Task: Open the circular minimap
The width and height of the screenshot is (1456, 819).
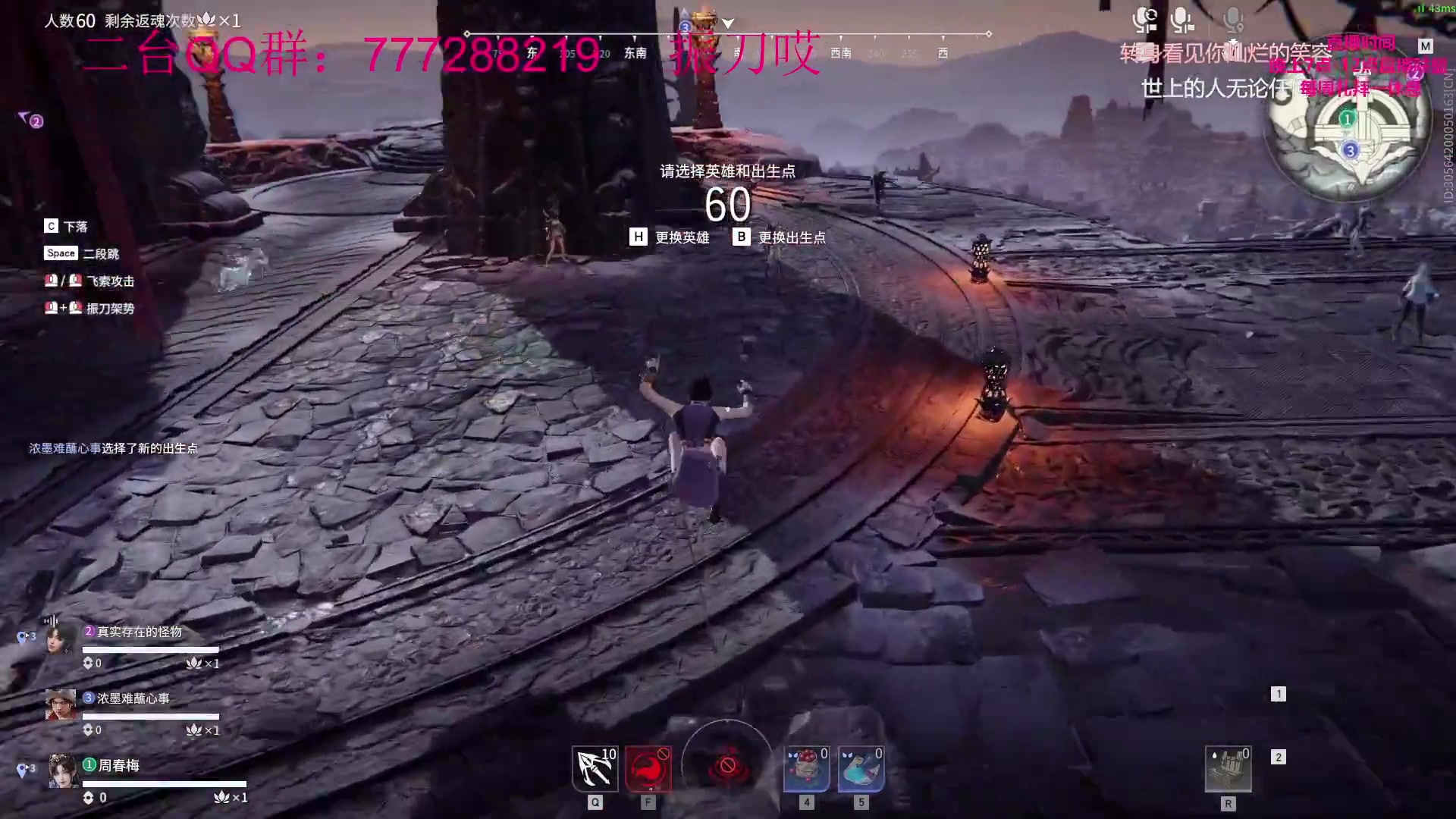Action: pyautogui.click(x=1349, y=136)
